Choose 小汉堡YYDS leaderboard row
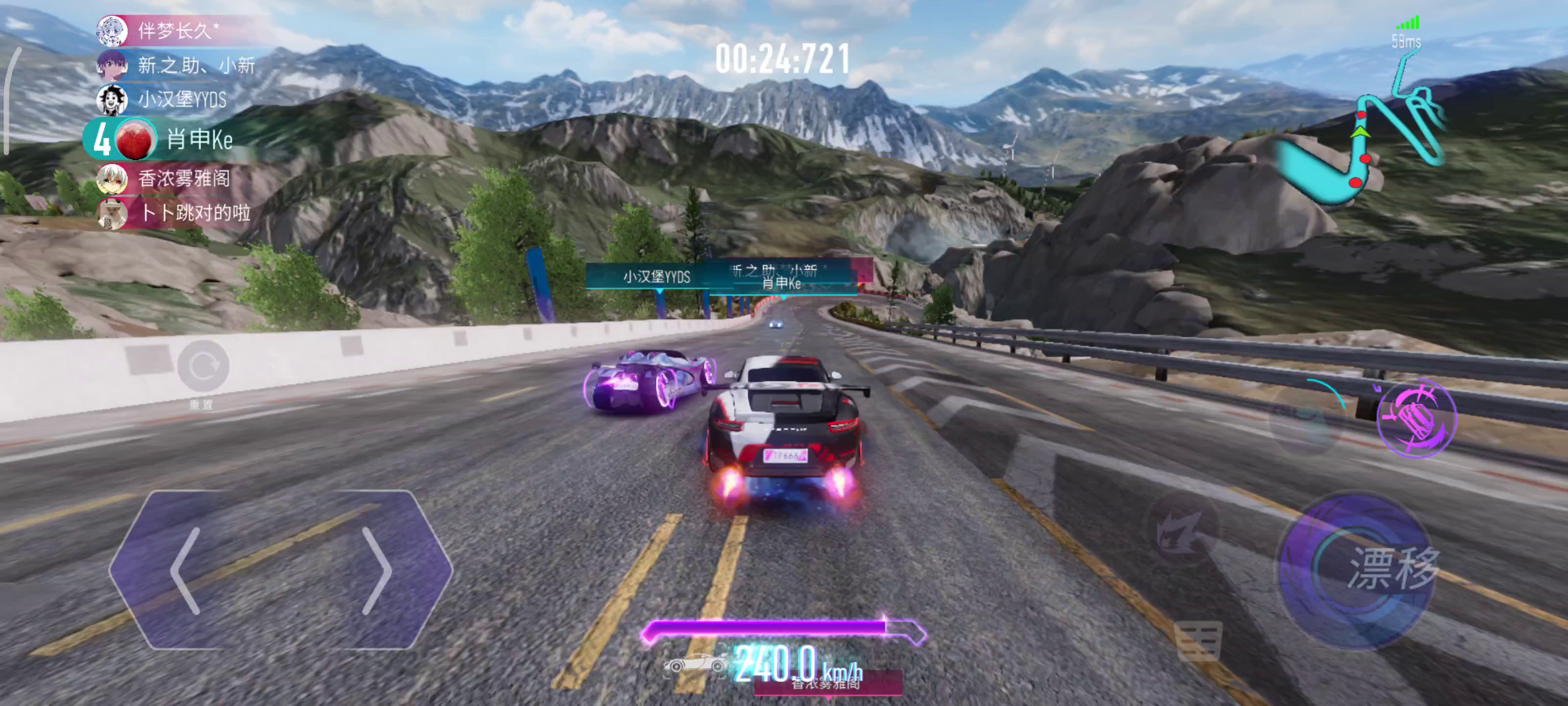The height and width of the screenshot is (706, 1568). coord(176,100)
